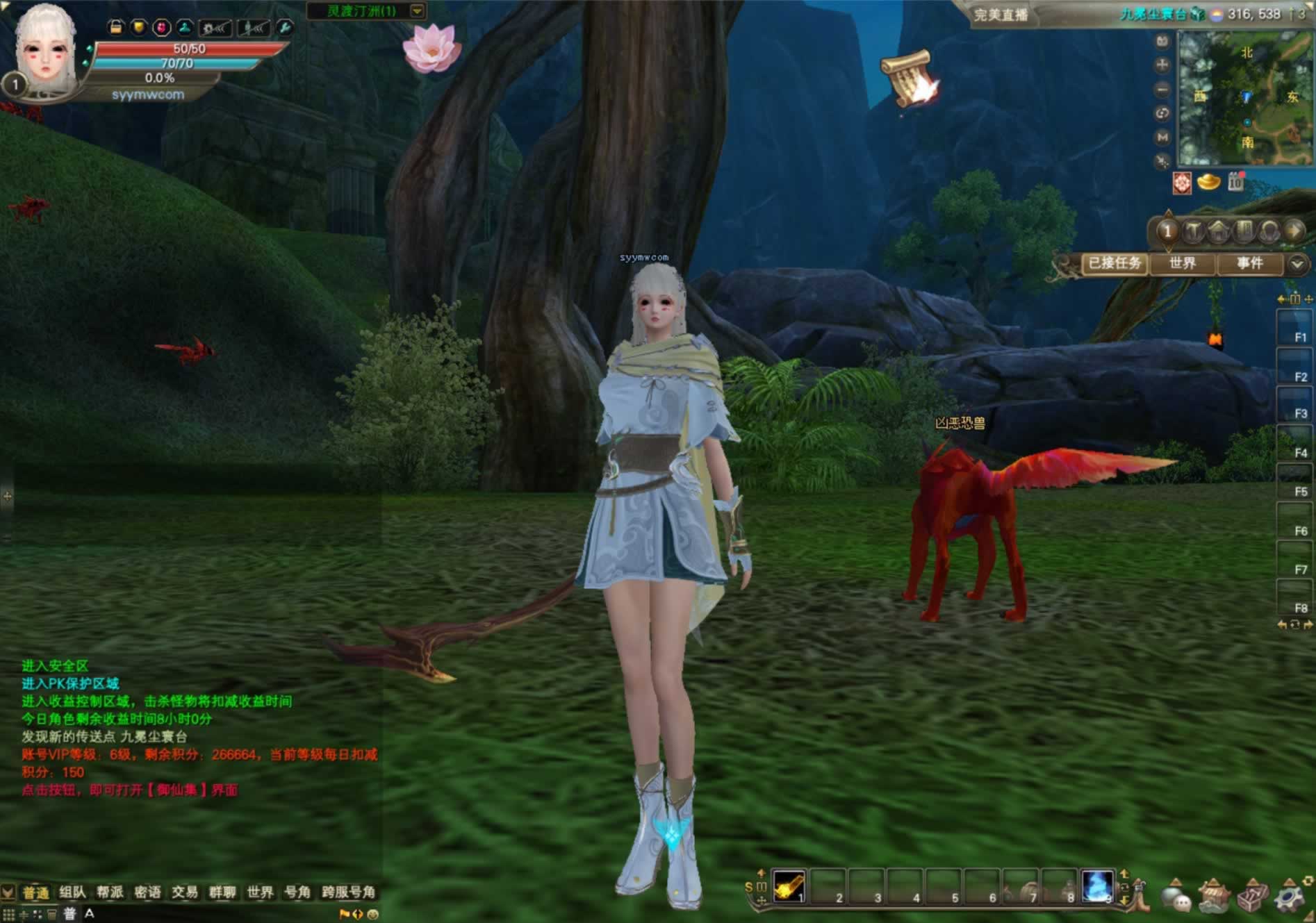Switch to the 已接任务 accepted quests tab
The image size is (1316, 923).
click(1114, 263)
